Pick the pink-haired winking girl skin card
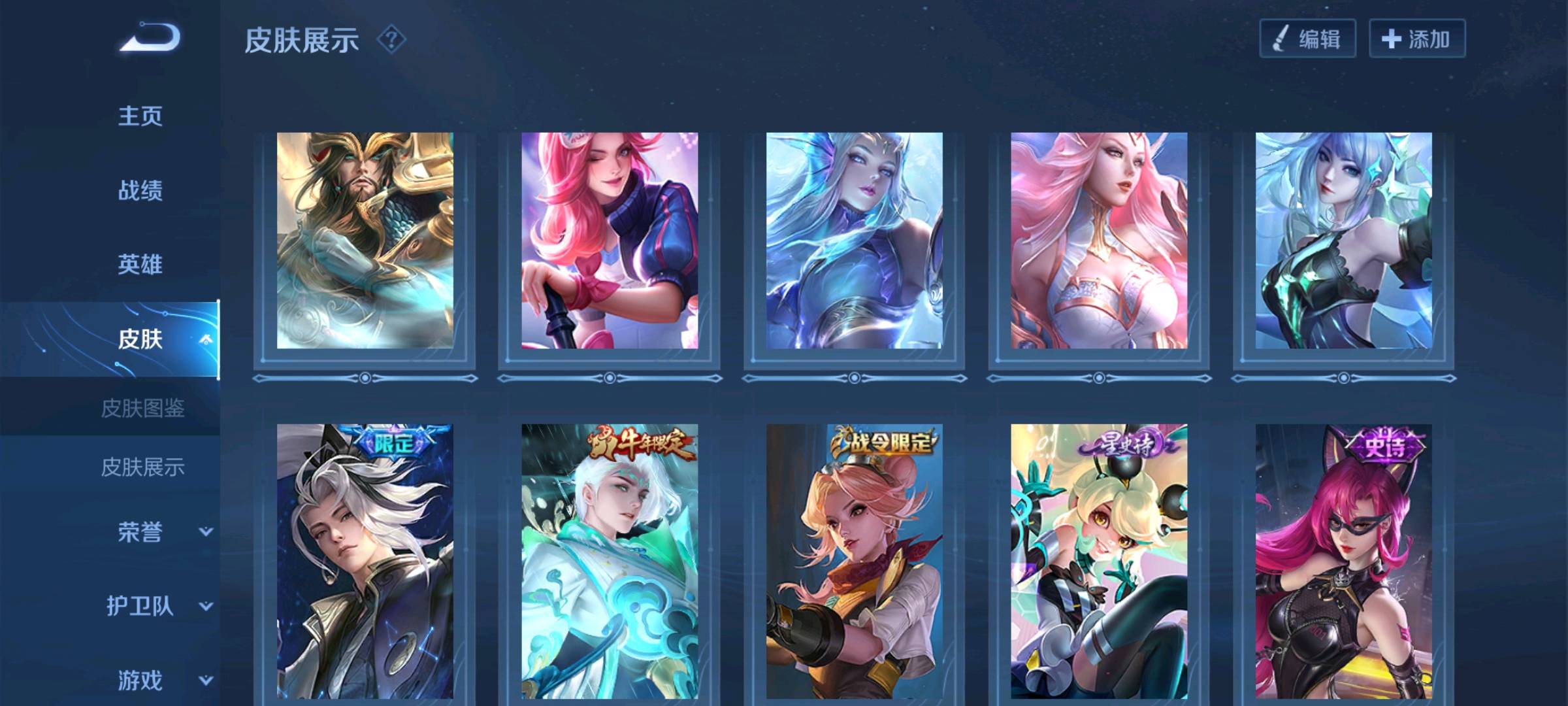 [x=610, y=241]
